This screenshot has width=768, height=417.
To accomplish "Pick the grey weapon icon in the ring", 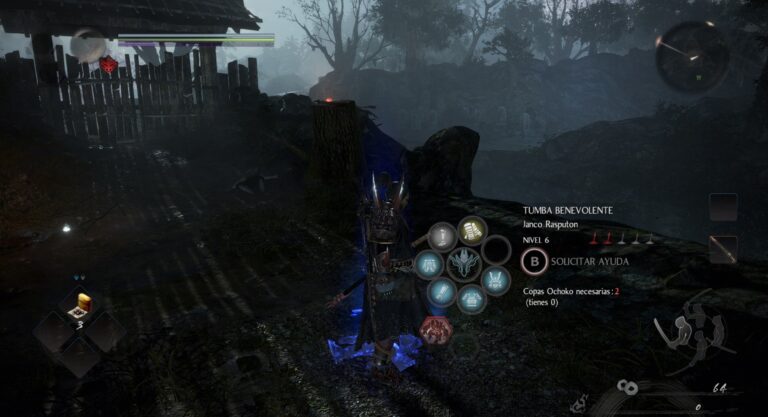I will coord(443,238).
